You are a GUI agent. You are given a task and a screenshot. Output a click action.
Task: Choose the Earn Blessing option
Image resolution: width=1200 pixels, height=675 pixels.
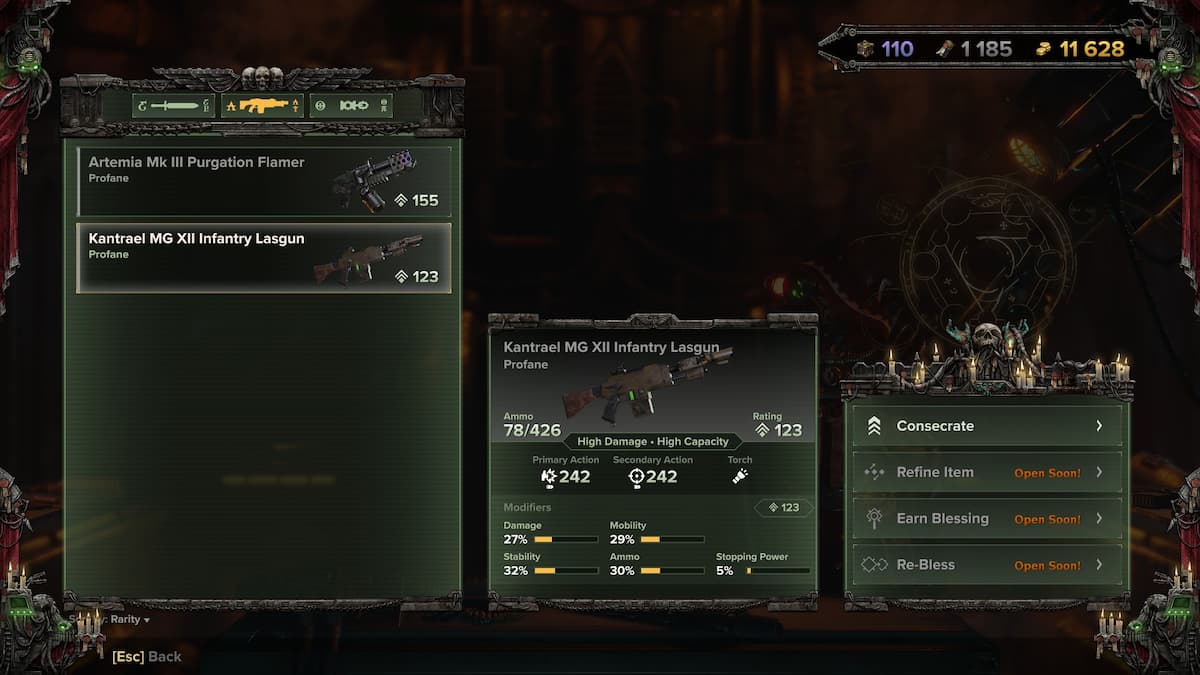point(987,518)
